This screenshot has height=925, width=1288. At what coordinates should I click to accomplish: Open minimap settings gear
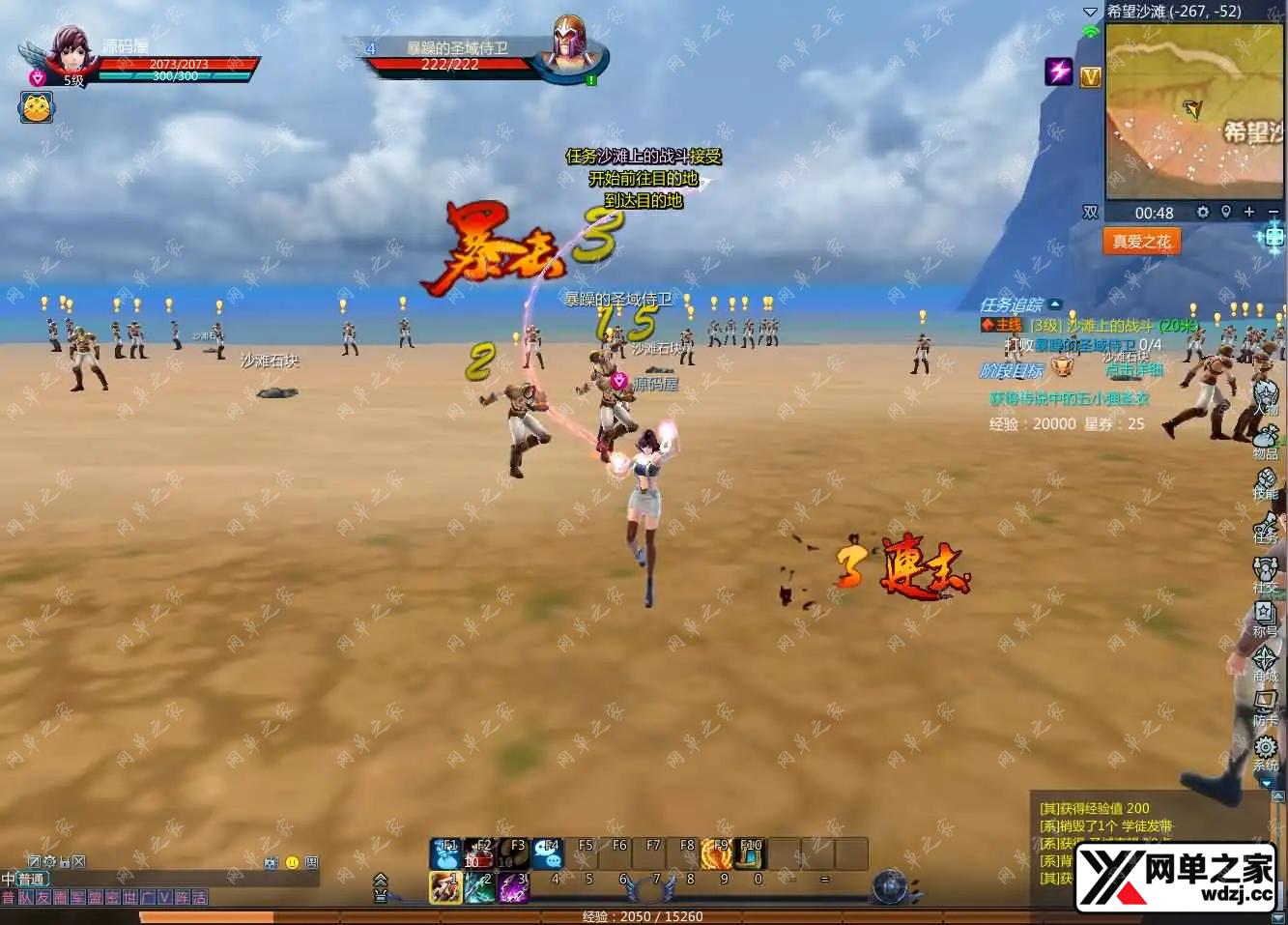pos(1203,212)
